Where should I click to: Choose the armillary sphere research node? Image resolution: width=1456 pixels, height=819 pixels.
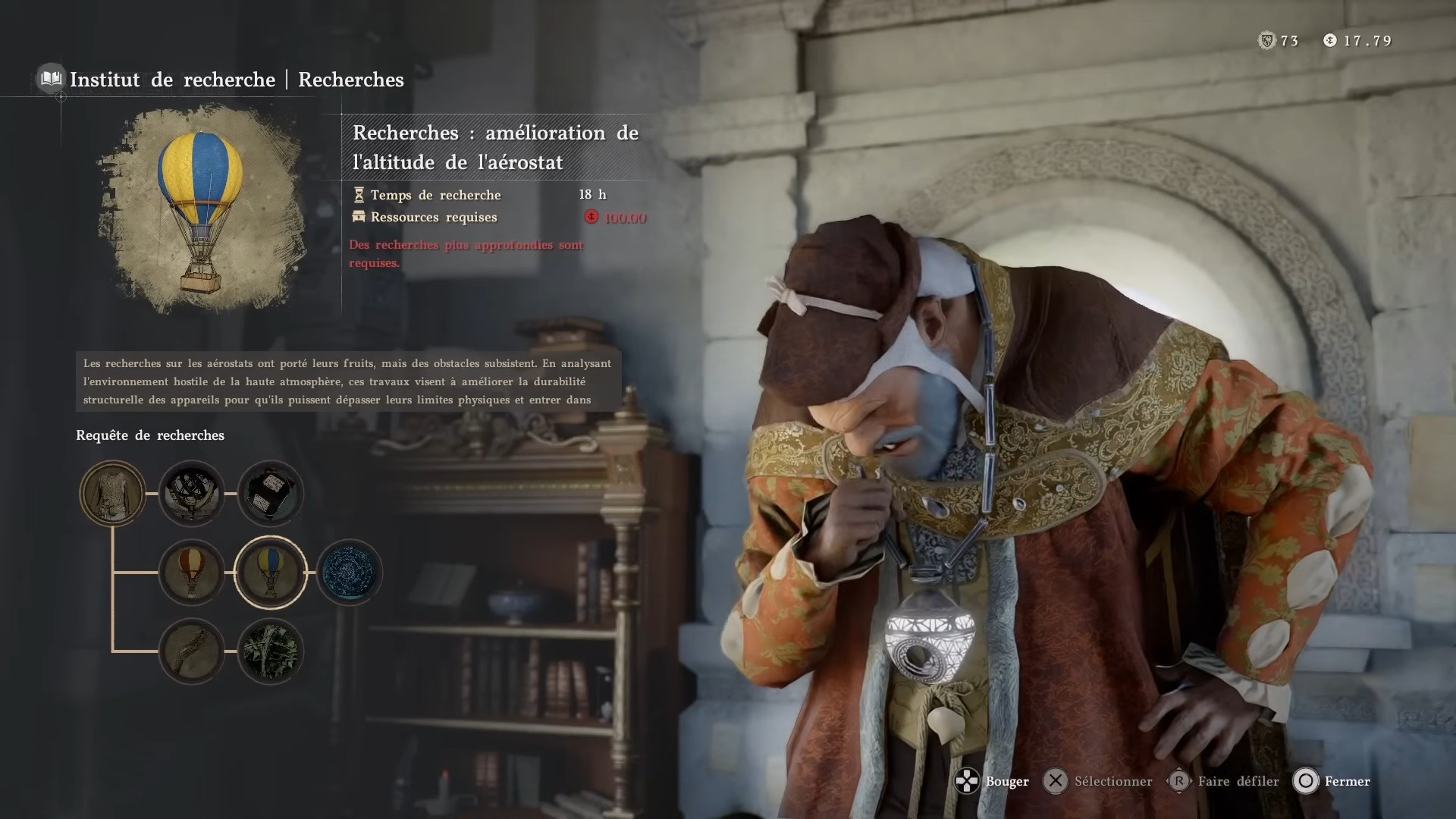pyautogui.click(x=192, y=494)
